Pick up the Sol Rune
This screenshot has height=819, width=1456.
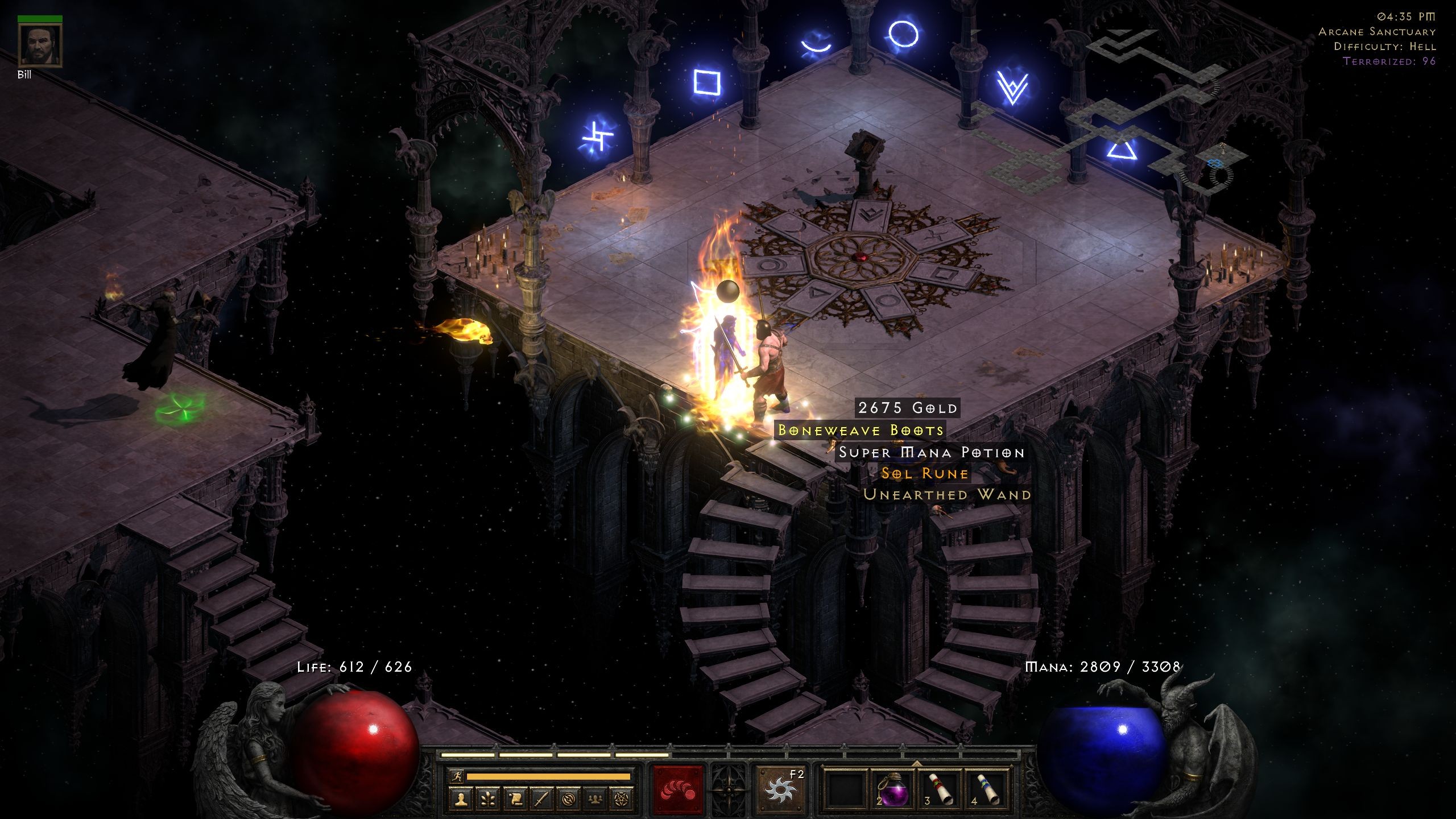click(x=925, y=473)
